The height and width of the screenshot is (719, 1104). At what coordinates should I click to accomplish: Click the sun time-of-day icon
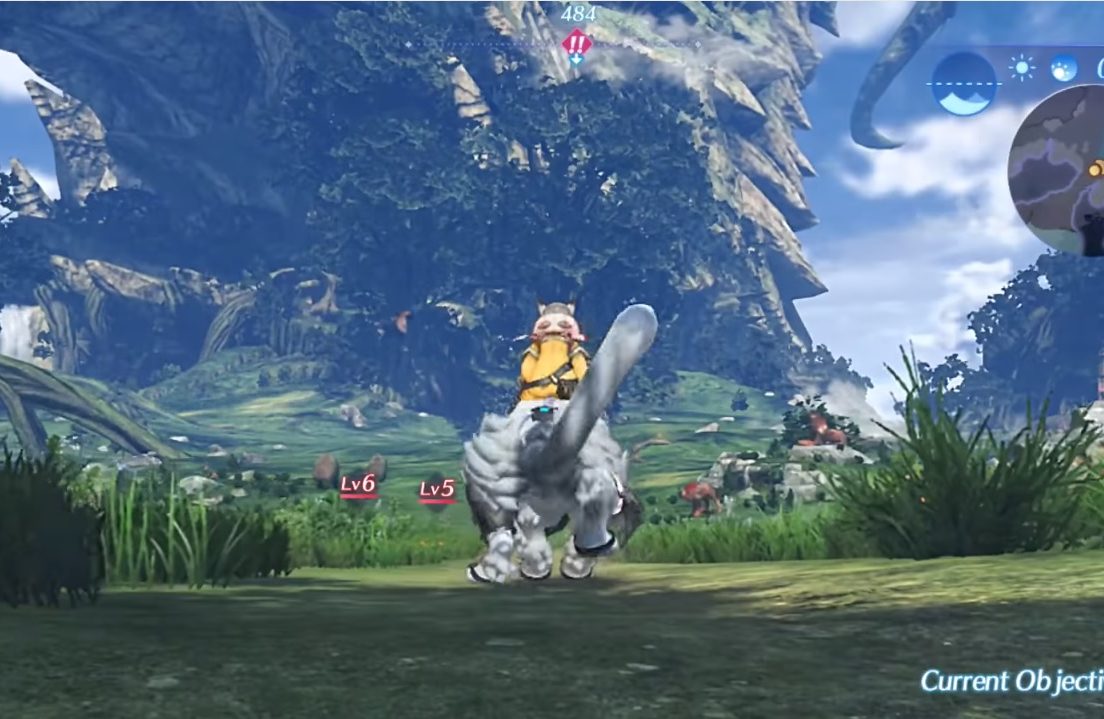(1022, 68)
